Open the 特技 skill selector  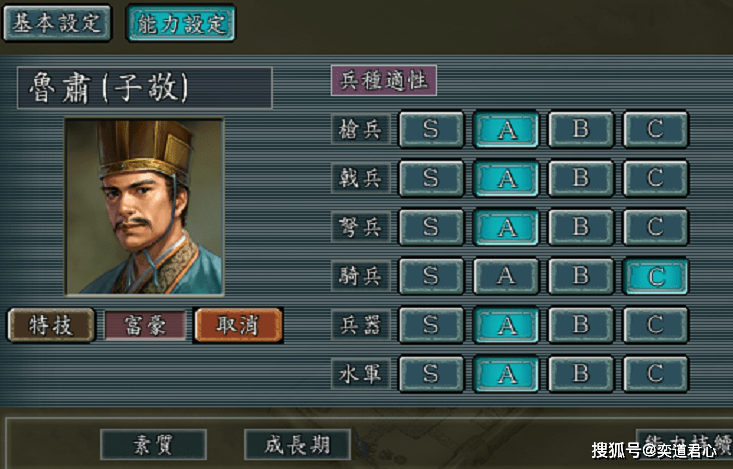click(51, 325)
